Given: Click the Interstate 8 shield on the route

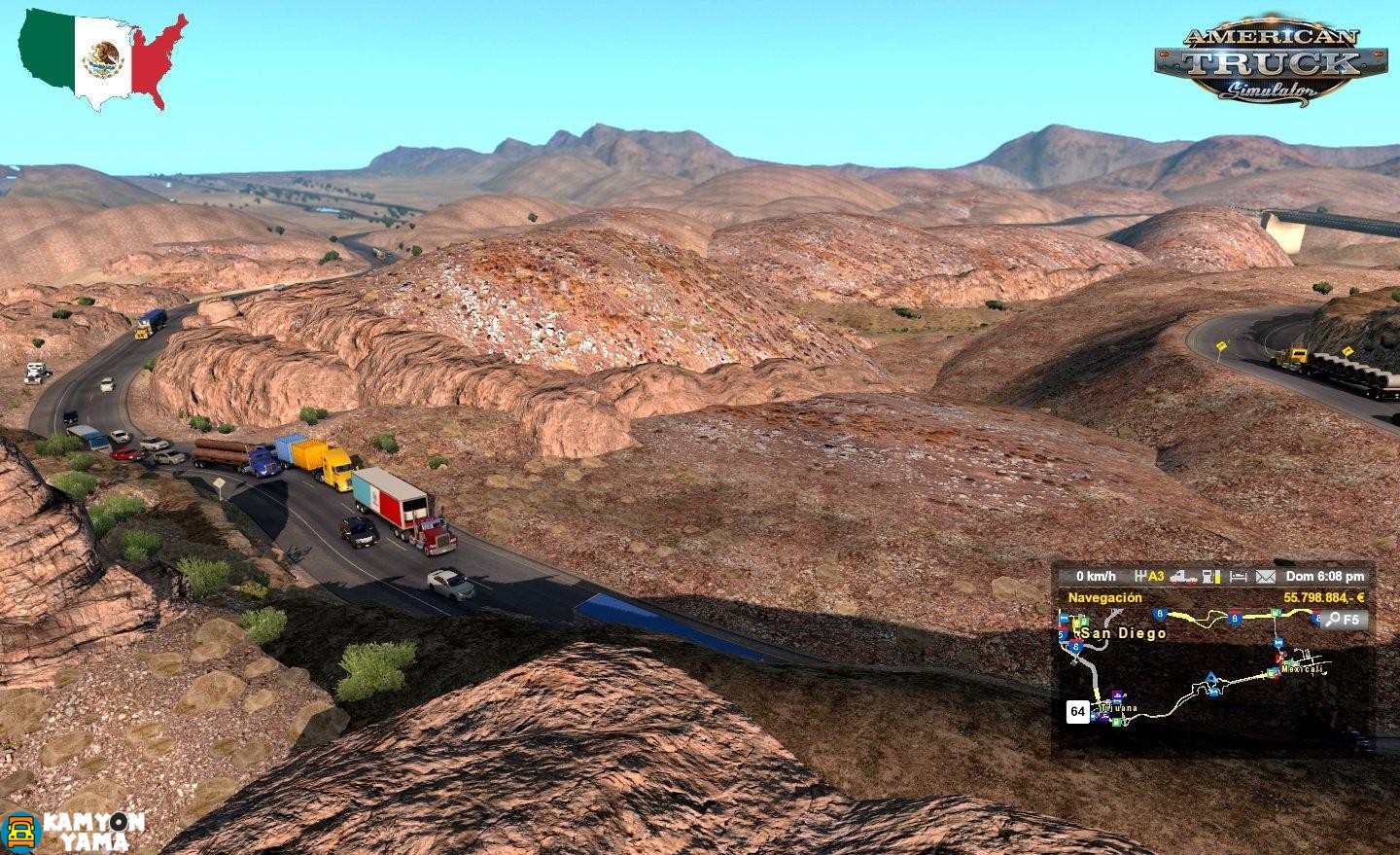Looking at the screenshot, I should click(x=1234, y=619).
